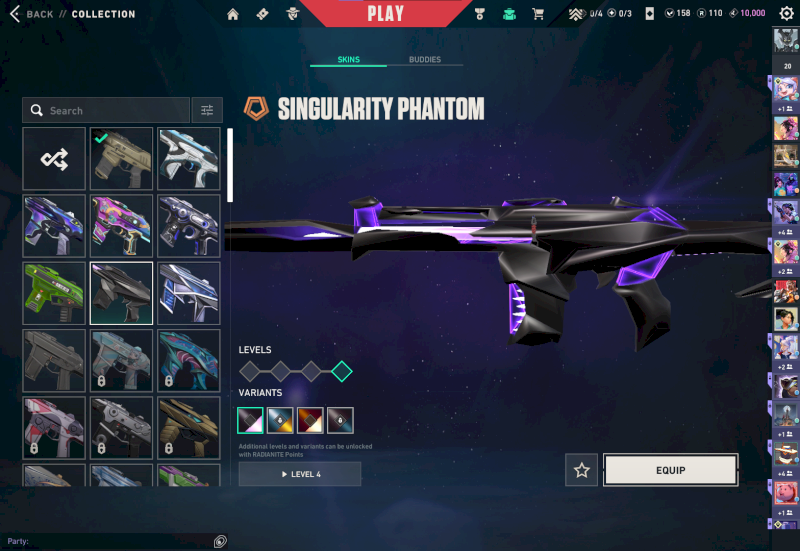Select the pink and purple Phantom skin

[121, 226]
